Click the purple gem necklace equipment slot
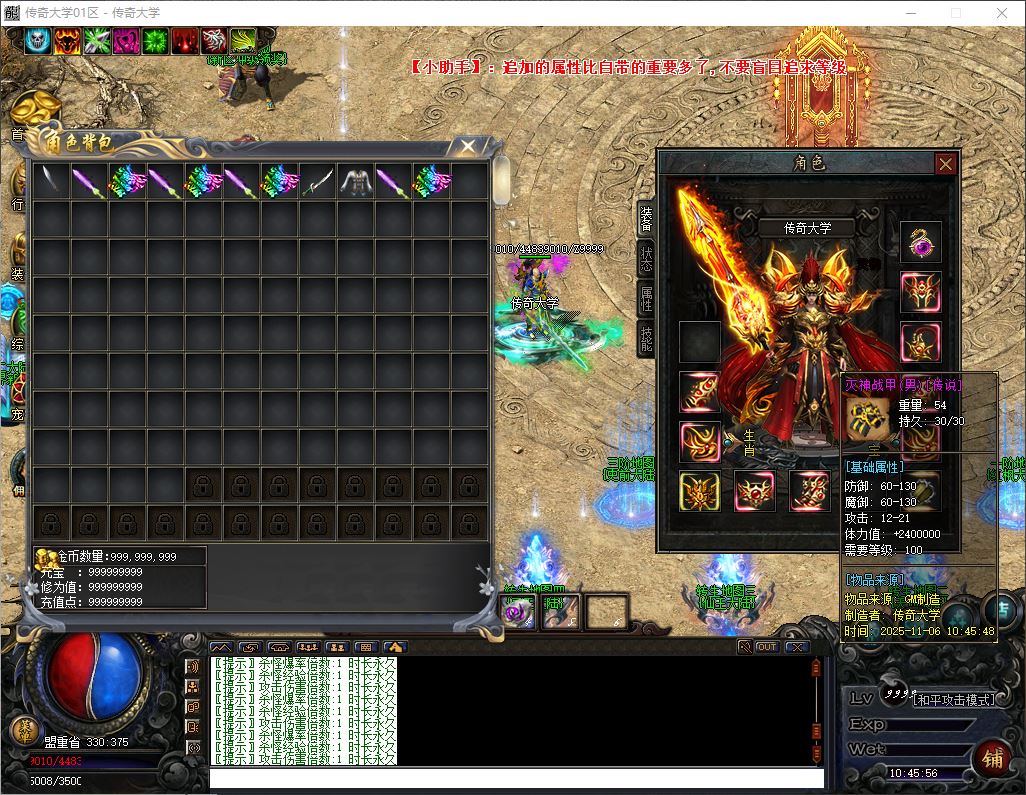The image size is (1026, 795). (x=920, y=243)
